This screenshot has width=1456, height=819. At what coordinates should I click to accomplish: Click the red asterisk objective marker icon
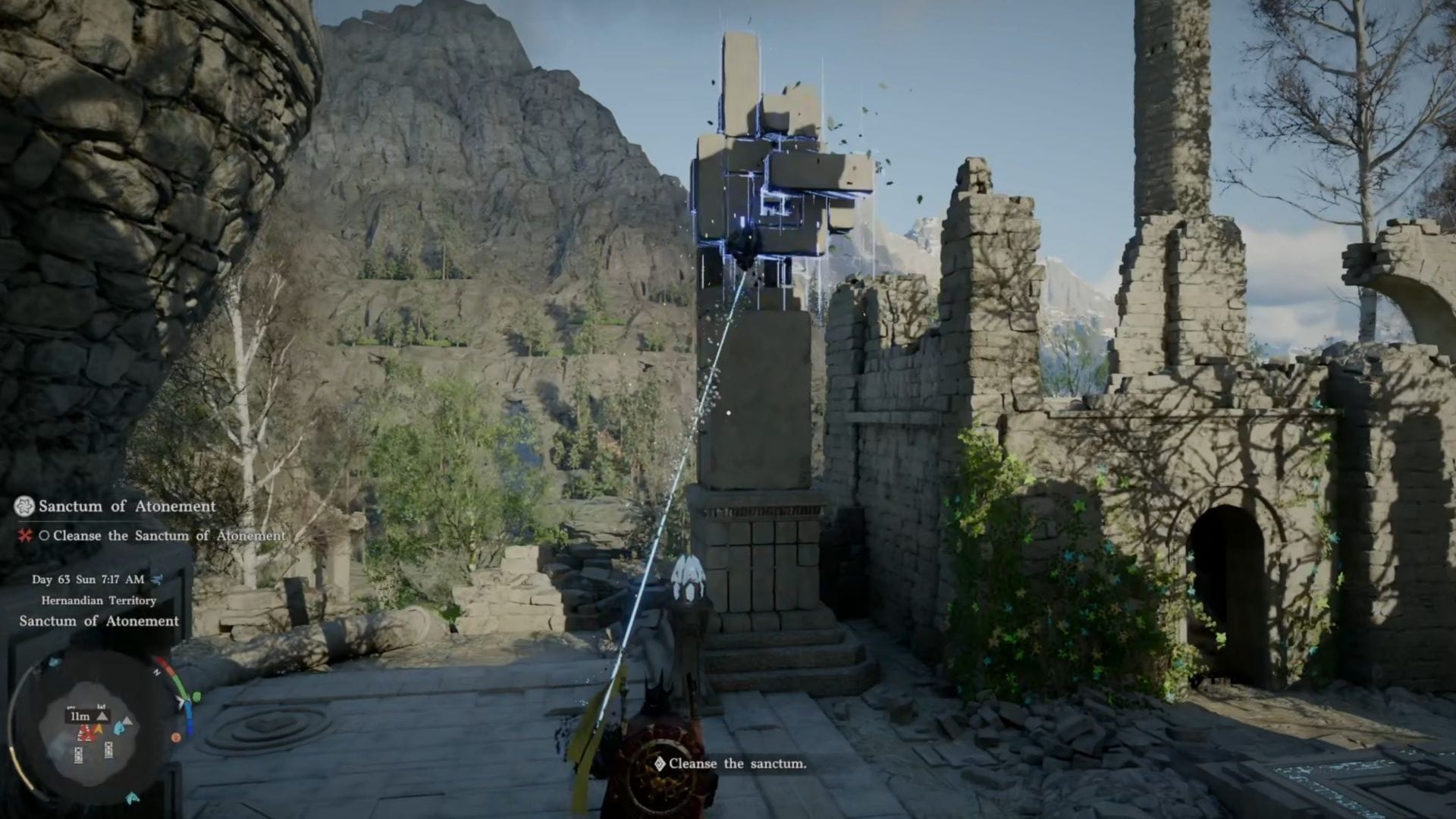pyautogui.click(x=25, y=535)
